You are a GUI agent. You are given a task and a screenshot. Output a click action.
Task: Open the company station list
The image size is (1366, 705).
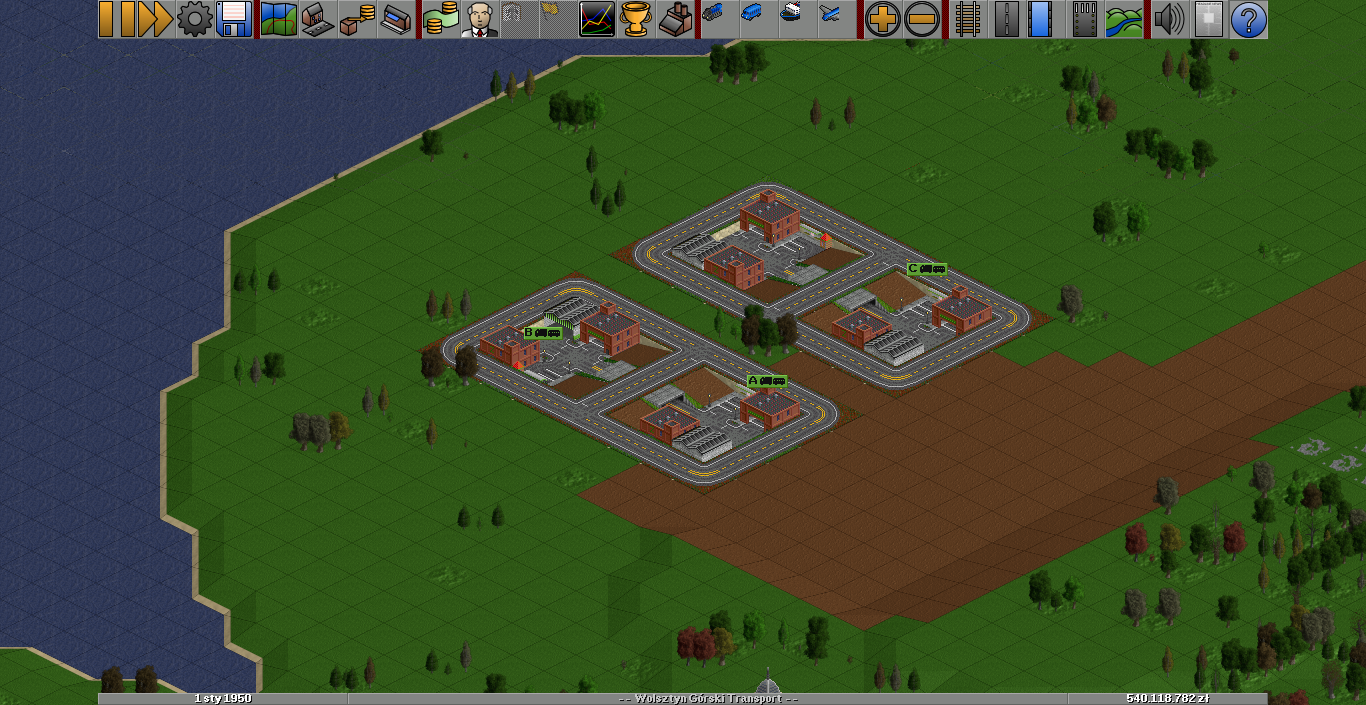pyautogui.click(x=396, y=19)
